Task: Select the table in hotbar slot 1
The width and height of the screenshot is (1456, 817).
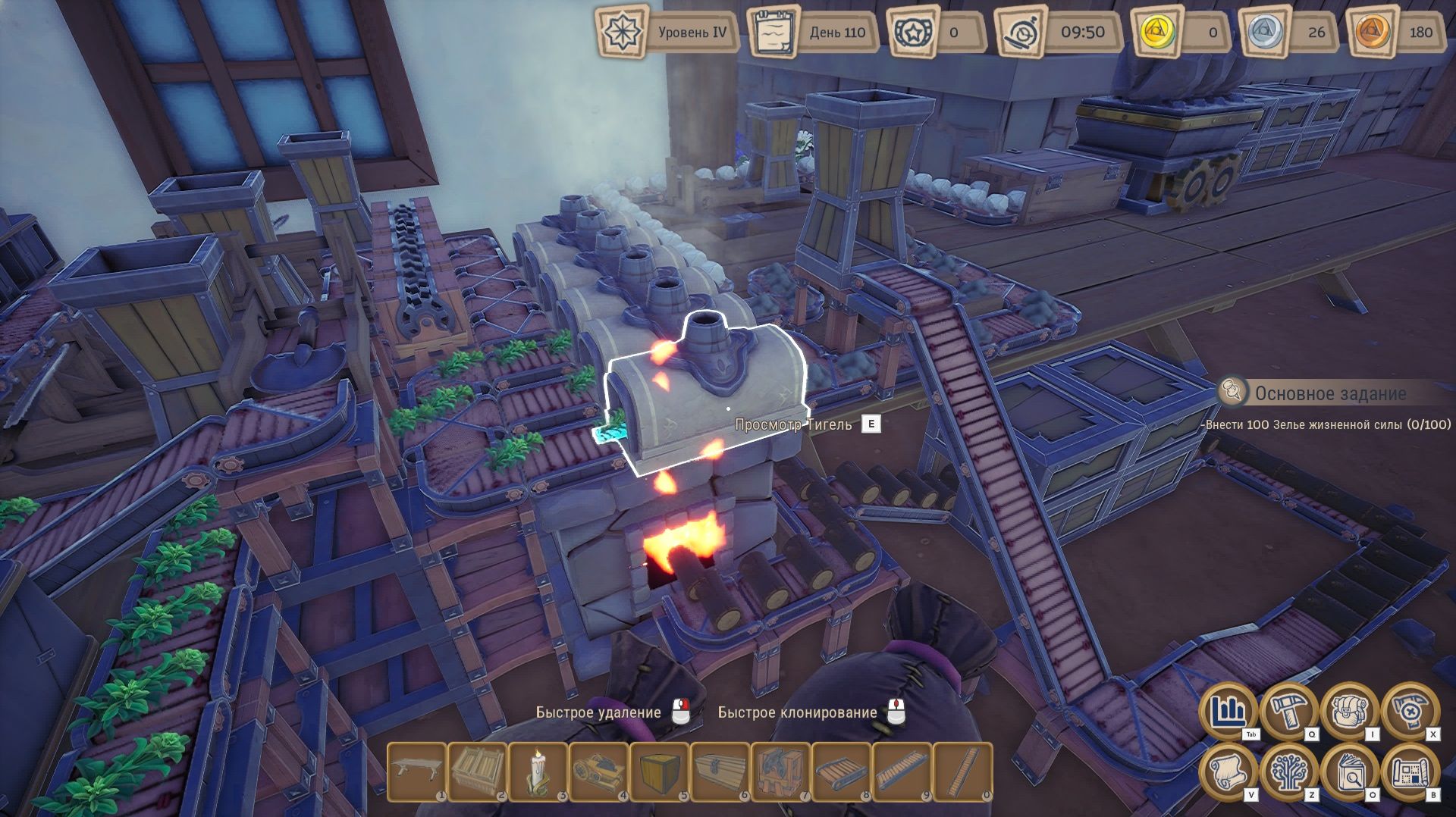Action: [417, 771]
